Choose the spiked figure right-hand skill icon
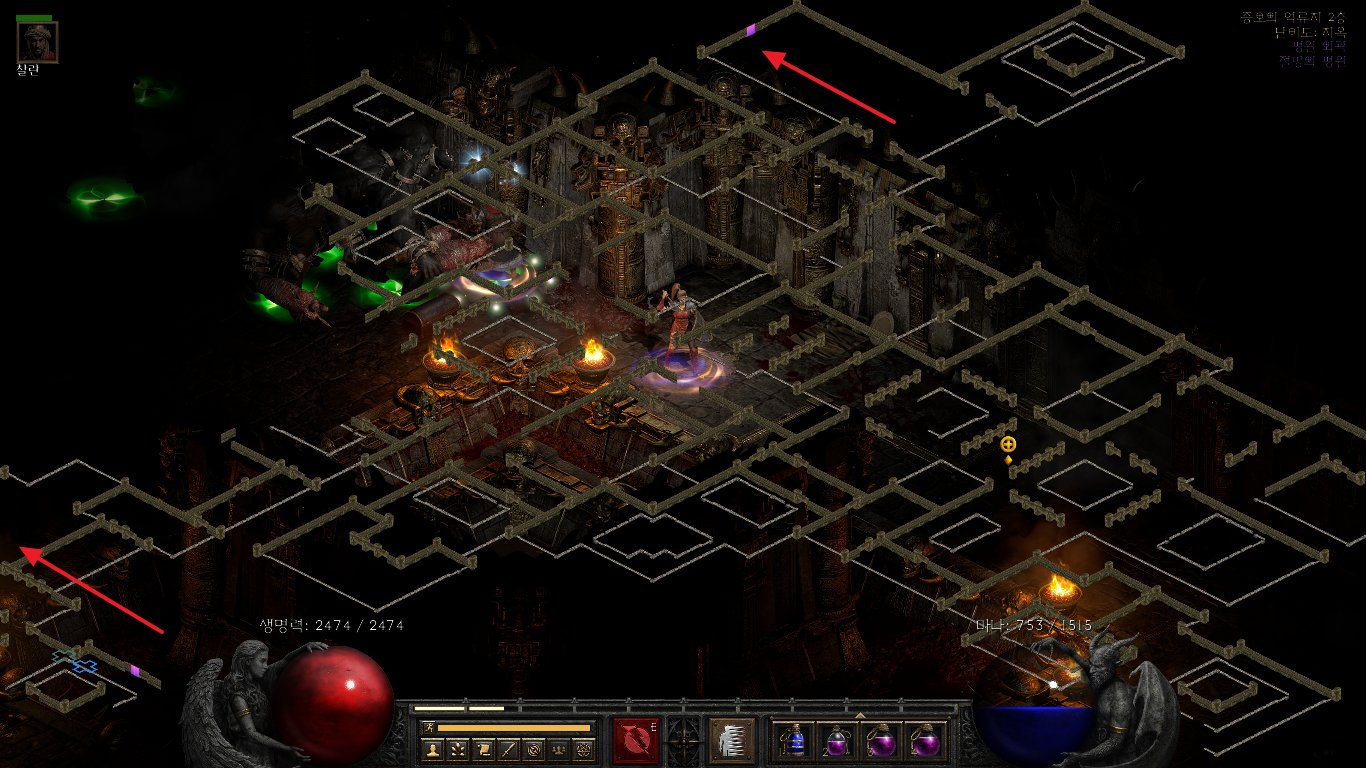The height and width of the screenshot is (768, 1366). click(x=730, y=740)
